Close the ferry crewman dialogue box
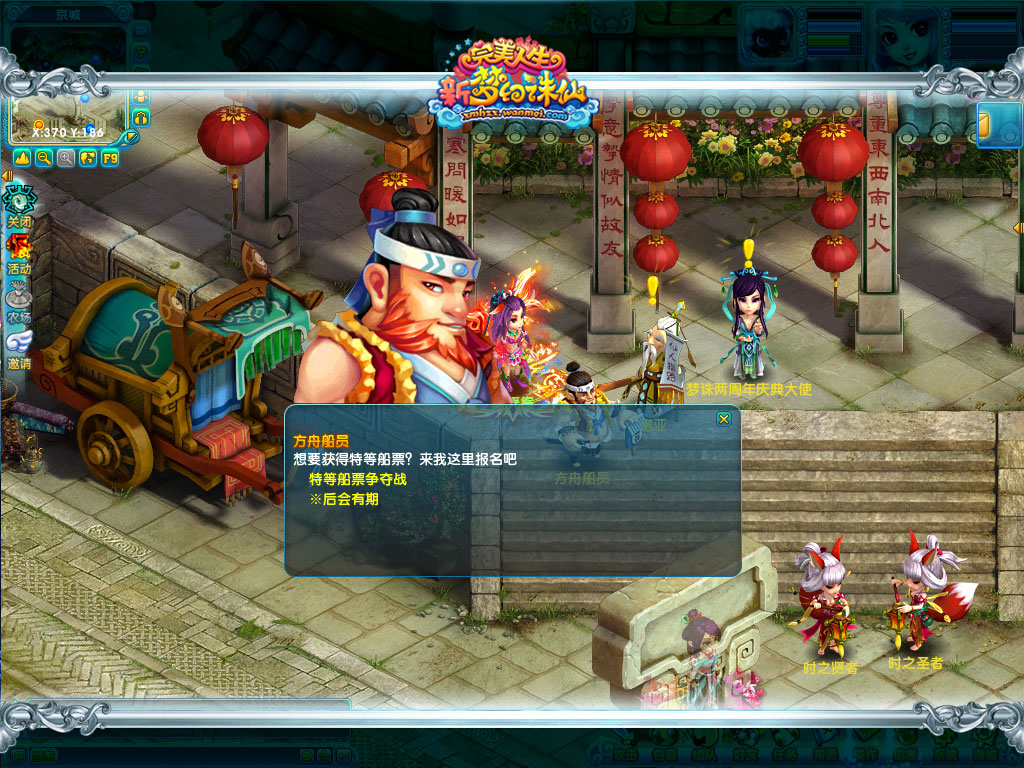The image size is (1024, 768). click(x=723, y=419)
